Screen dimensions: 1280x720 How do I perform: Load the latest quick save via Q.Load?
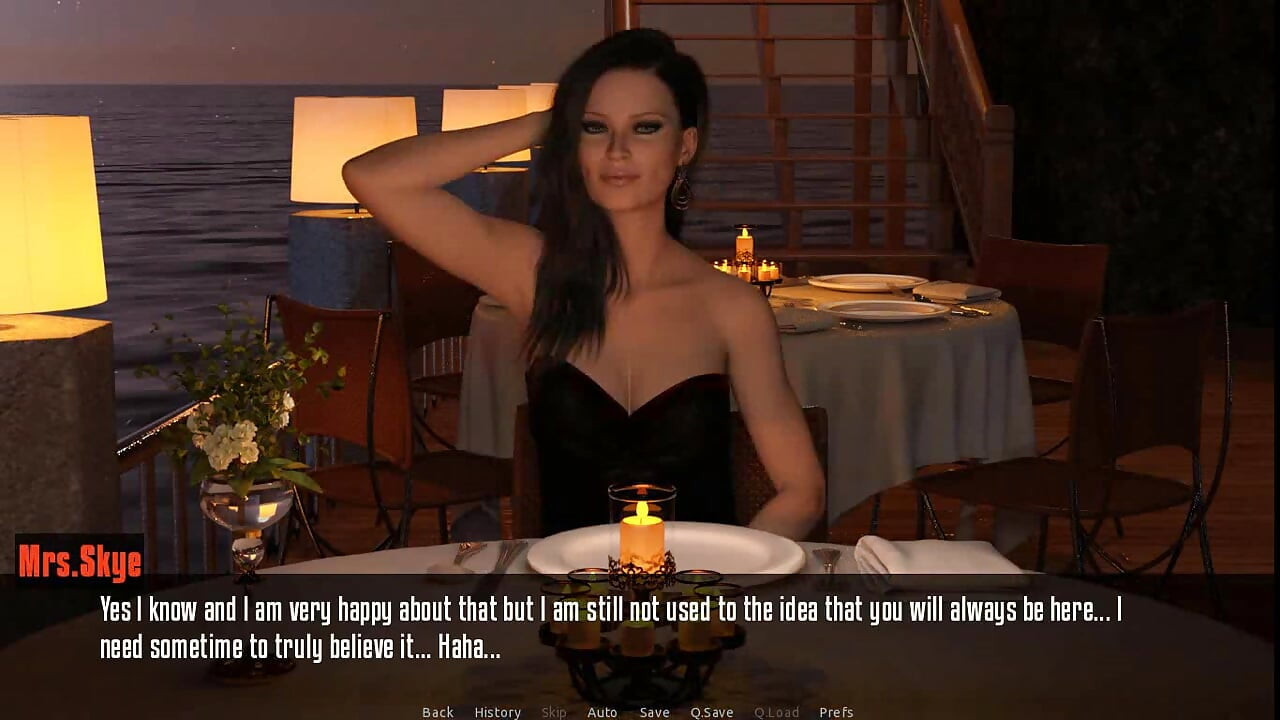pyautogui.click(x=777, y=712)
